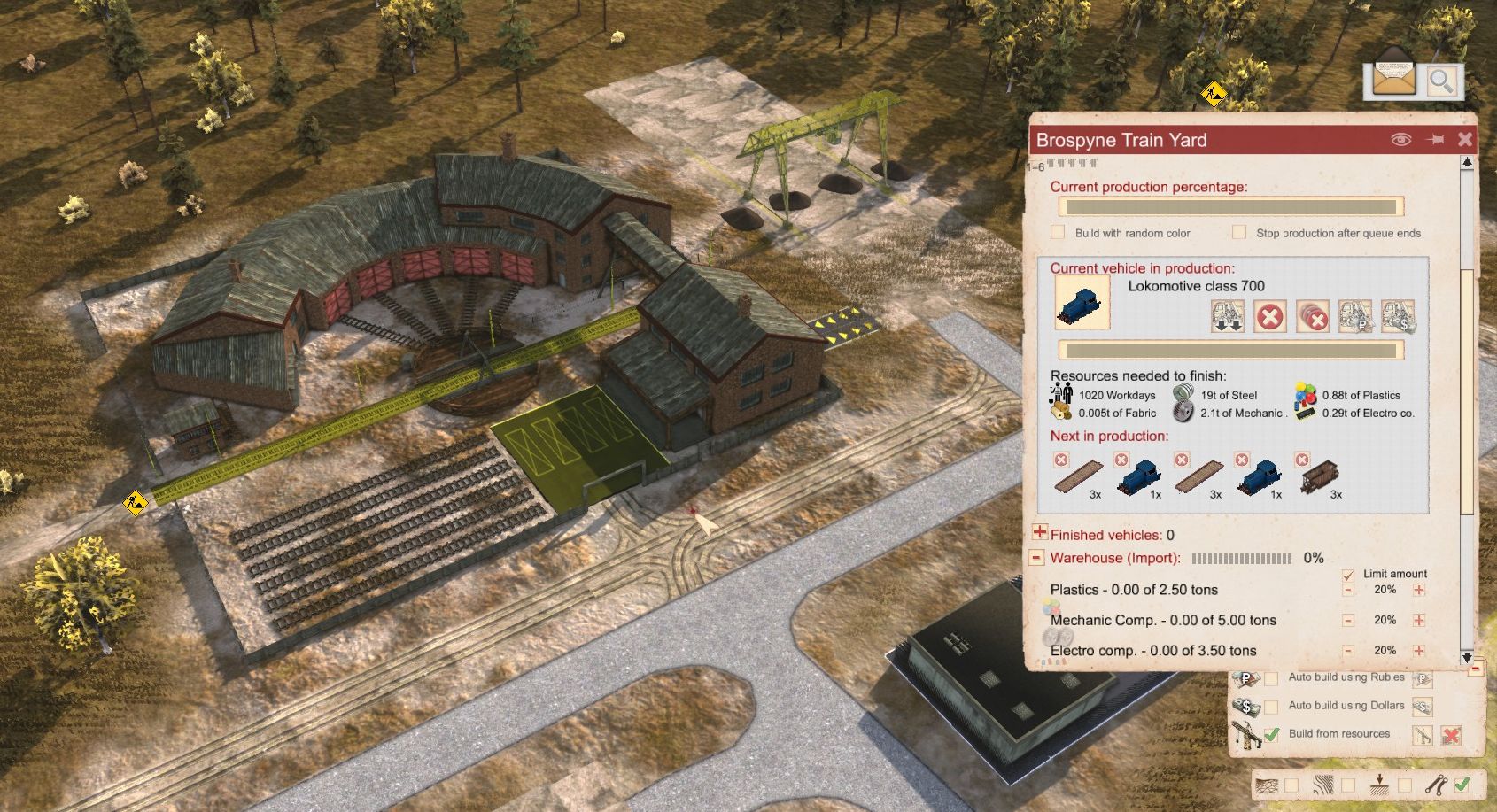The width and height of the screenshot is (1497, 812).
Task: Increase the Electro comp. limit percentage
Action: point(1419,651)
